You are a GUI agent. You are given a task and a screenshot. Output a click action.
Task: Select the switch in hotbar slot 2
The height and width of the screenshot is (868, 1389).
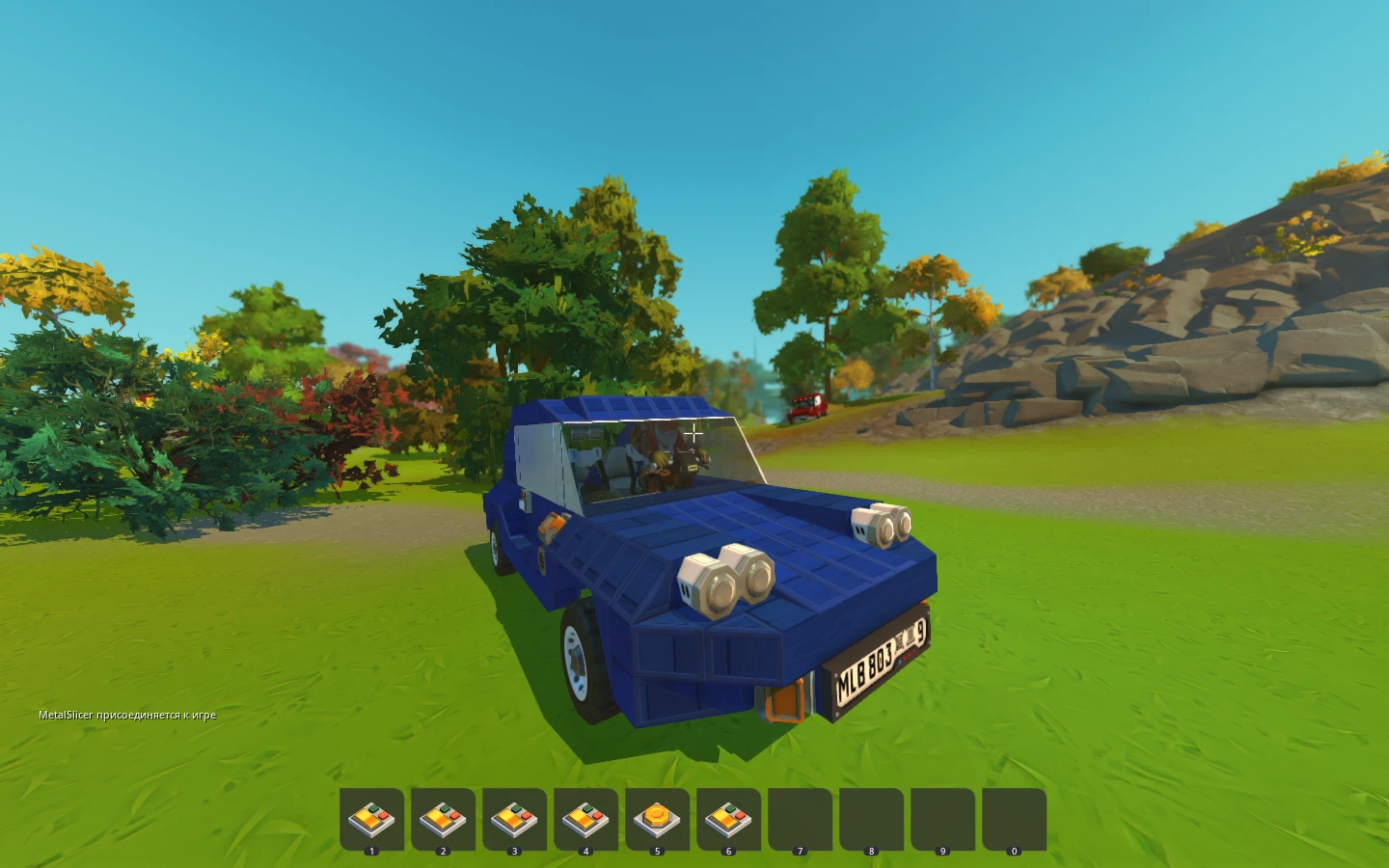[444, 818]
